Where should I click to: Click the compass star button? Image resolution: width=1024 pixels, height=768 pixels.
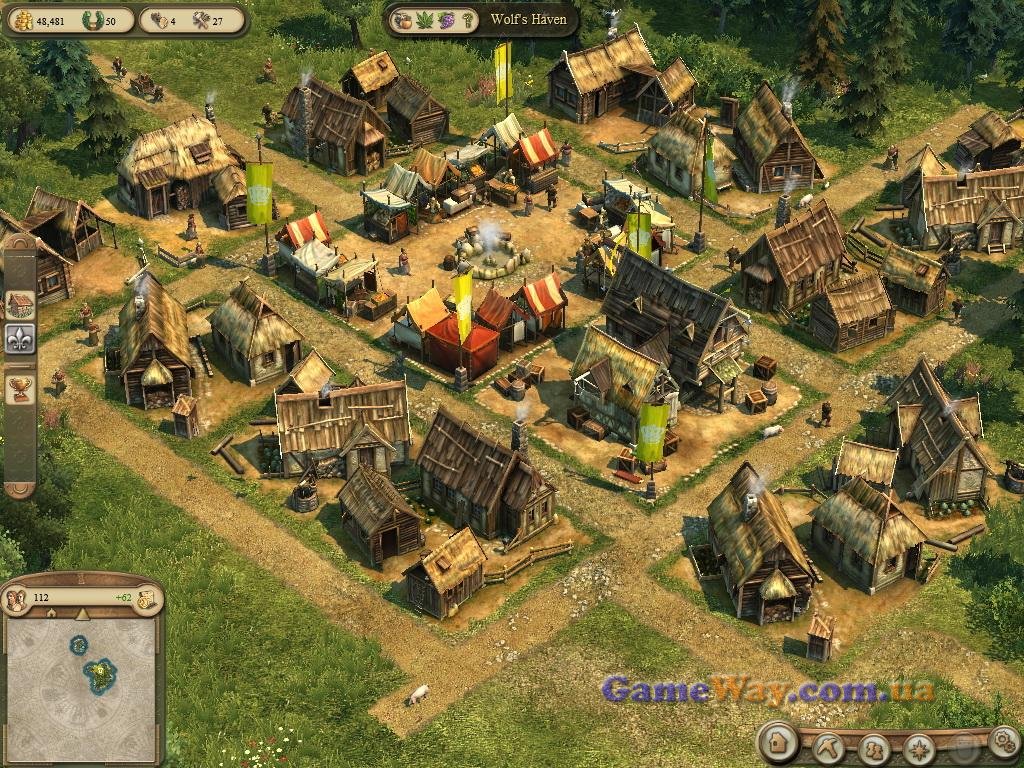click(919, 748)
